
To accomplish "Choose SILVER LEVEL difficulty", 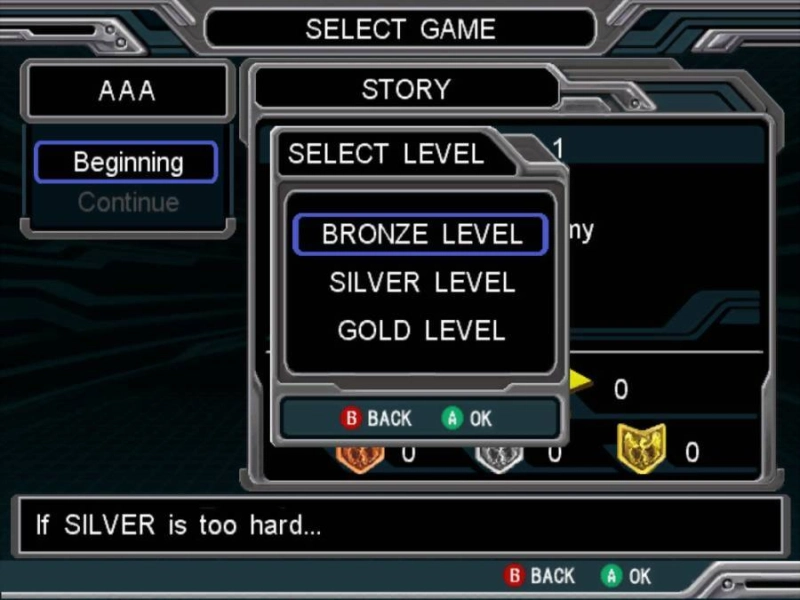I will click(x=421, y=283).
